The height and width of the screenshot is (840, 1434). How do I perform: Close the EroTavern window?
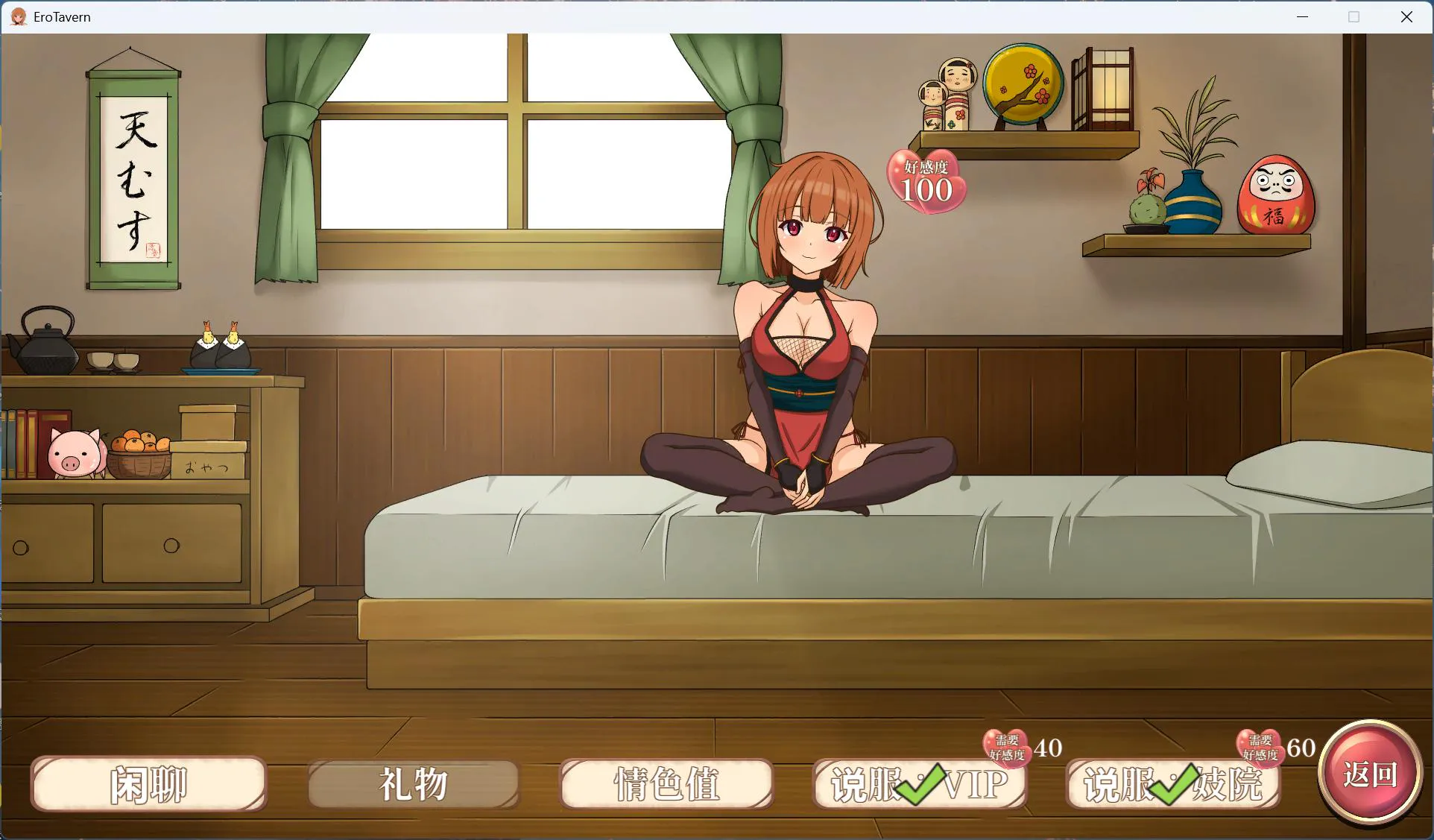tap(1406, 16)
